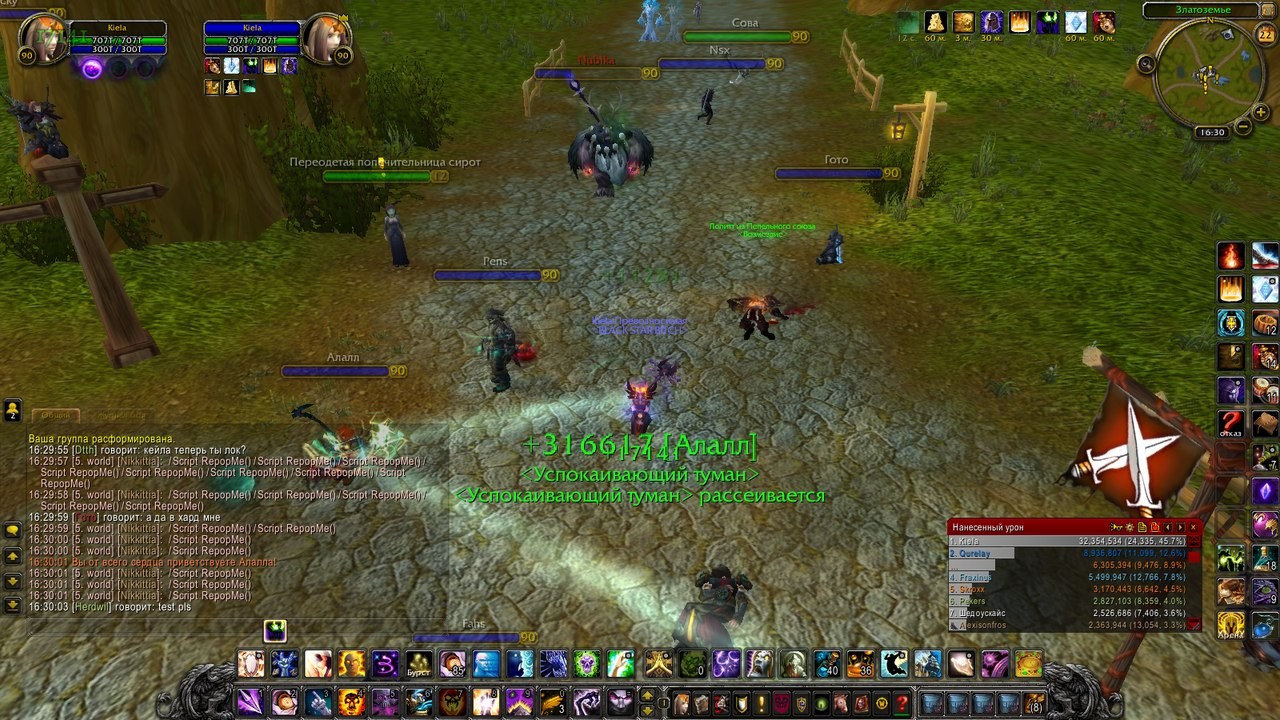1280x720 pixels.
Task: Toggle the minimap tracking magnifier button
Action: pos(1146,64)
